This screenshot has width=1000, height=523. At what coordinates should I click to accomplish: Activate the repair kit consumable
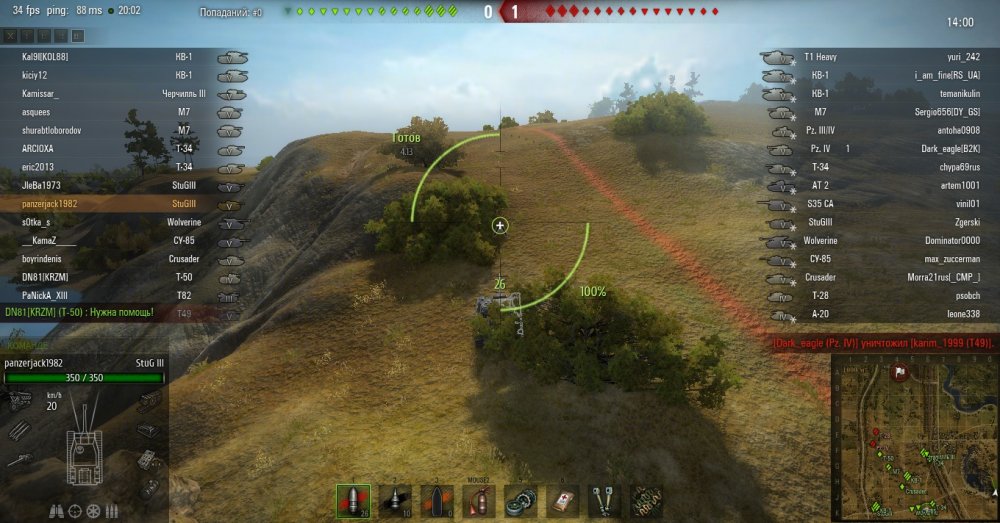pyautogui.click(x=520, y=501)
